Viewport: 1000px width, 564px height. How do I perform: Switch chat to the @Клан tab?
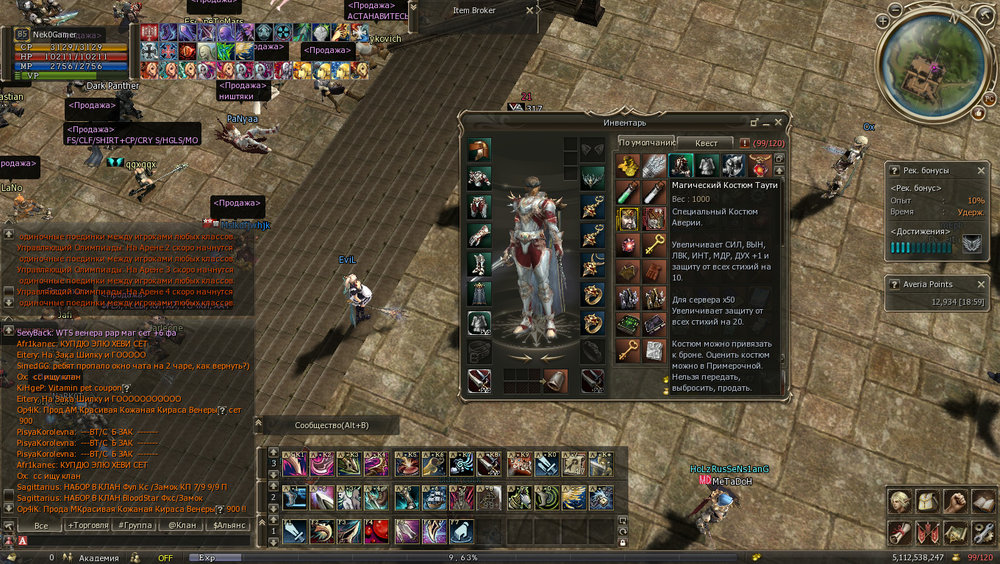181,525
